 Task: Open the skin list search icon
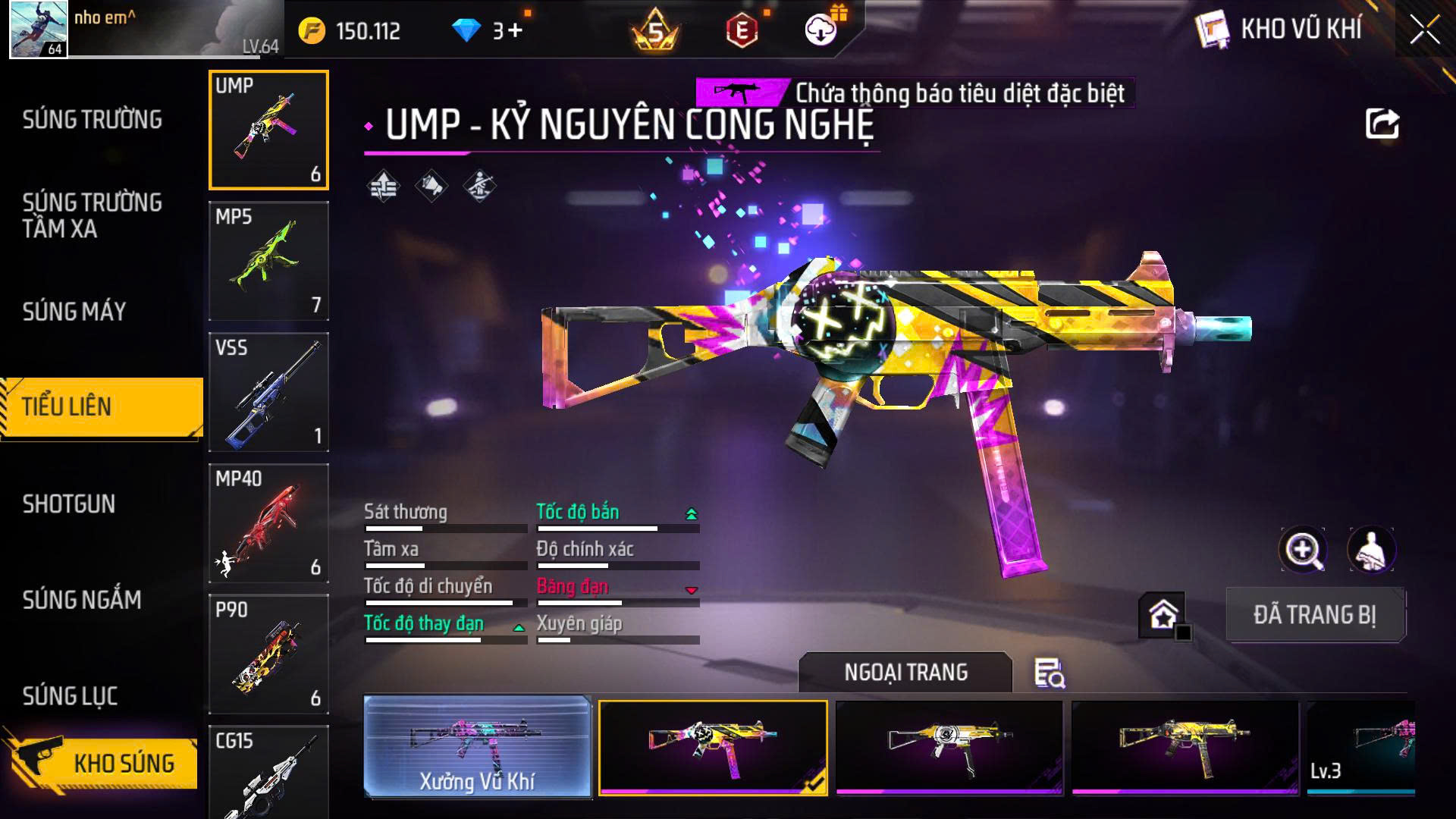(x=1050, y=673)
